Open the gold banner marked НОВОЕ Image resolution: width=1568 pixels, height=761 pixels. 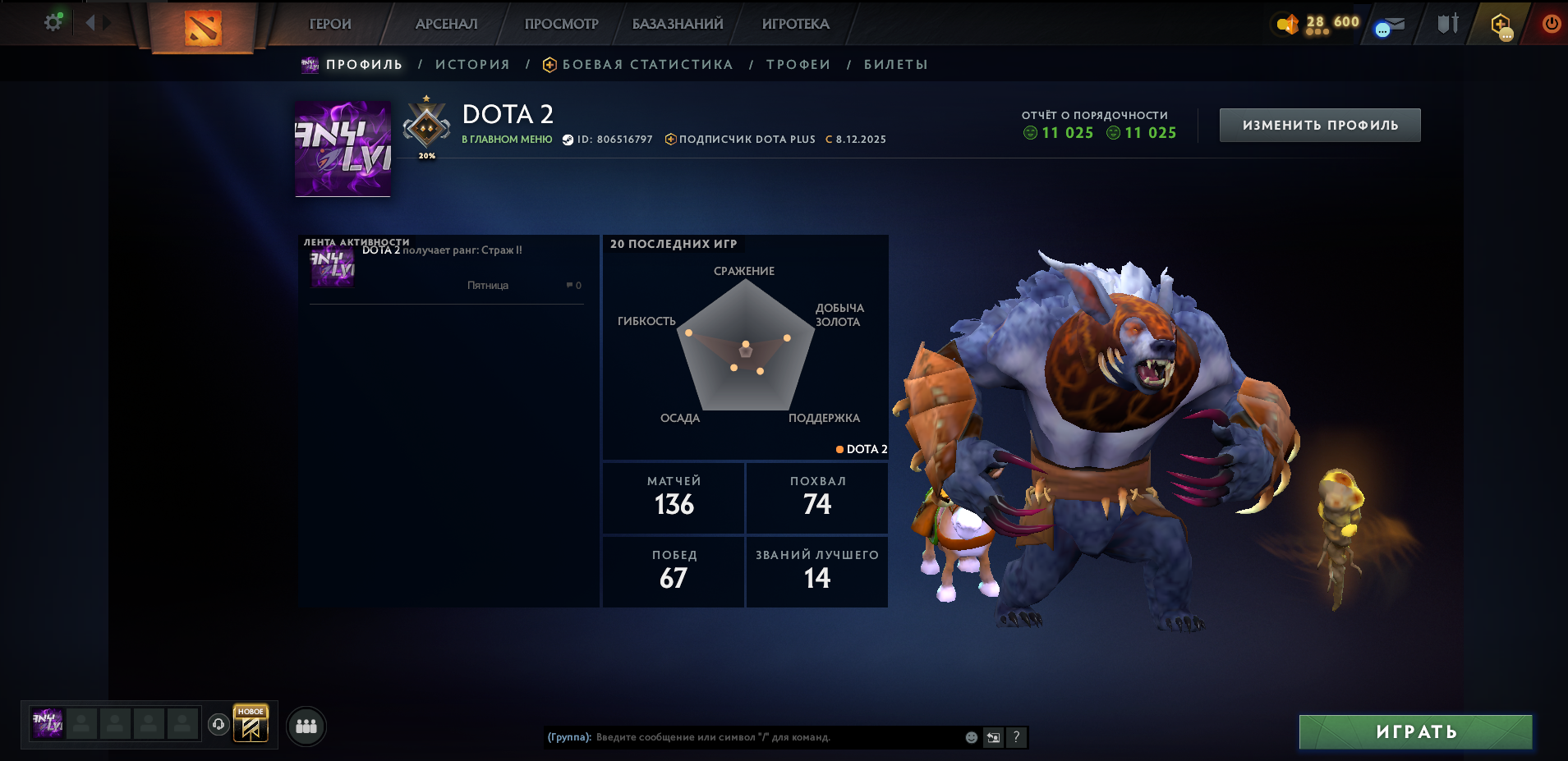pyautogui.click(x=251, y=724)
